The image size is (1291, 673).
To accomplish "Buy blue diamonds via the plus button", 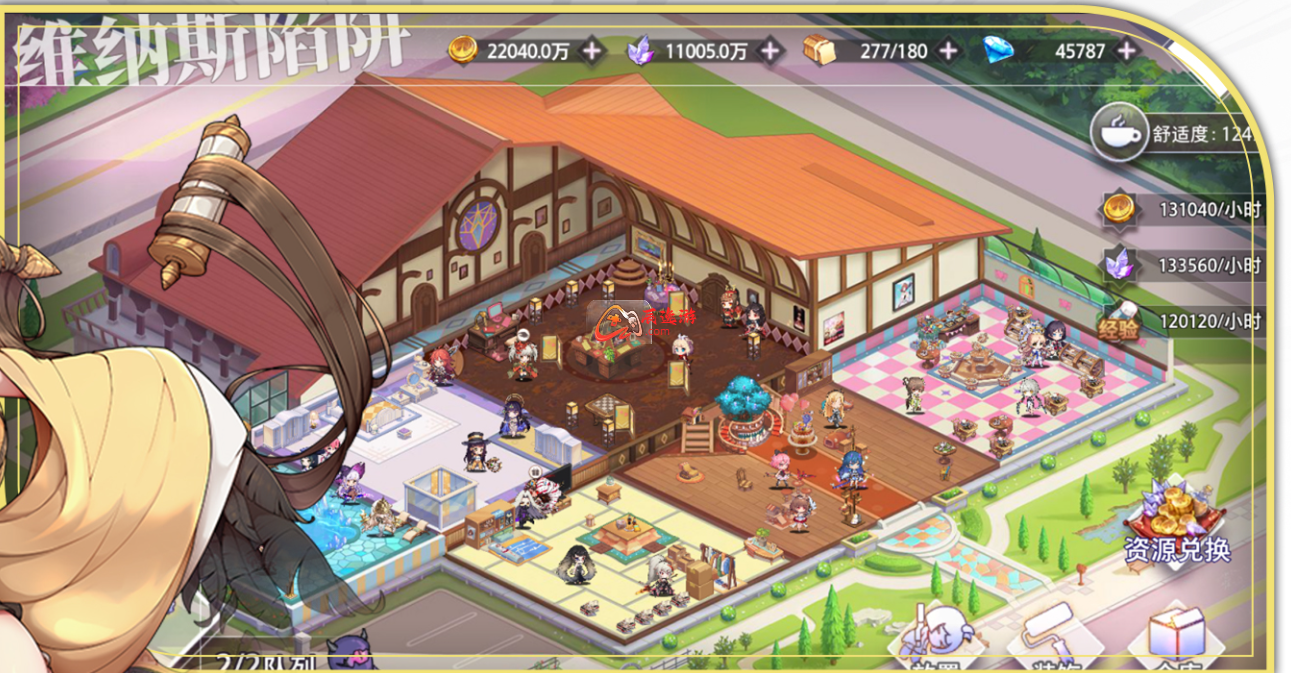I will point(1127,50).
